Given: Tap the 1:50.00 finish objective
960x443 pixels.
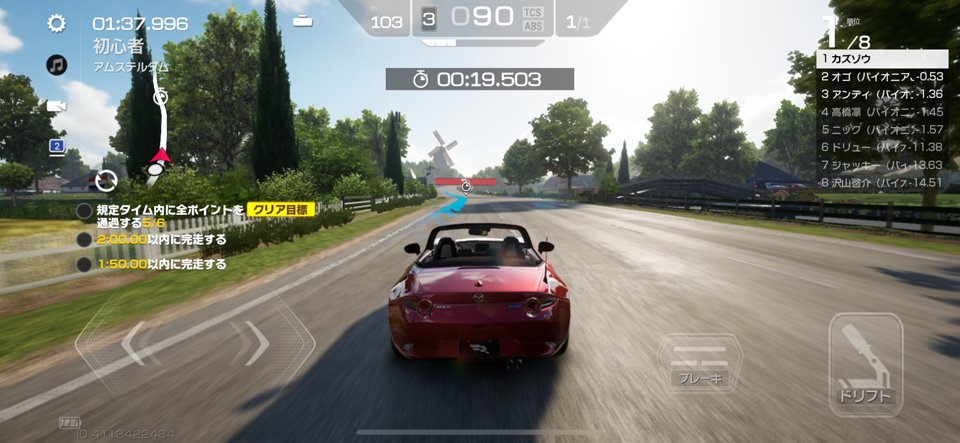Looking at the screenshot, I should point(160,265).
